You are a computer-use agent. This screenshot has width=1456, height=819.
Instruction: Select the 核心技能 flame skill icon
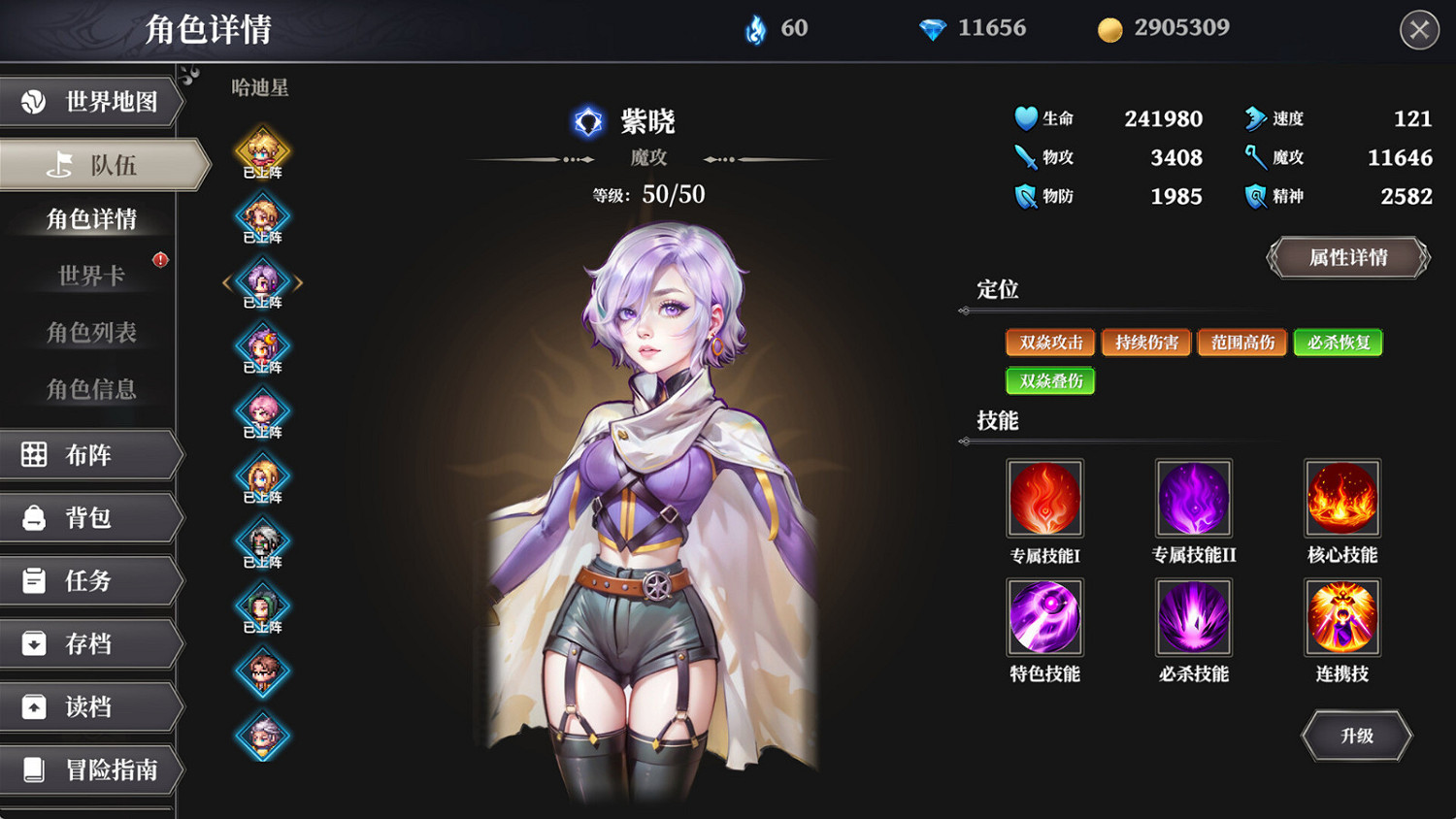(x=1342, y=498)
